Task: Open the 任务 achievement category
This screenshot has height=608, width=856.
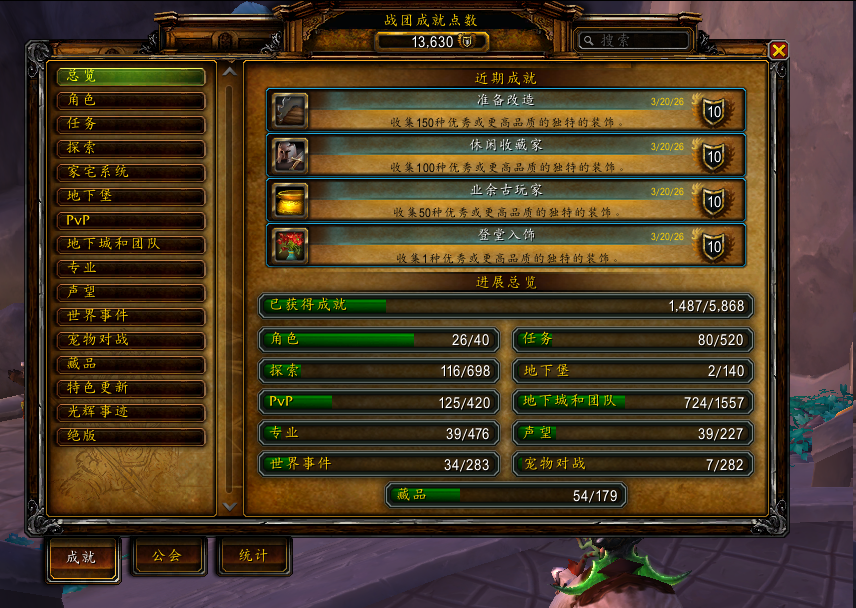Action: click(130, 124)
